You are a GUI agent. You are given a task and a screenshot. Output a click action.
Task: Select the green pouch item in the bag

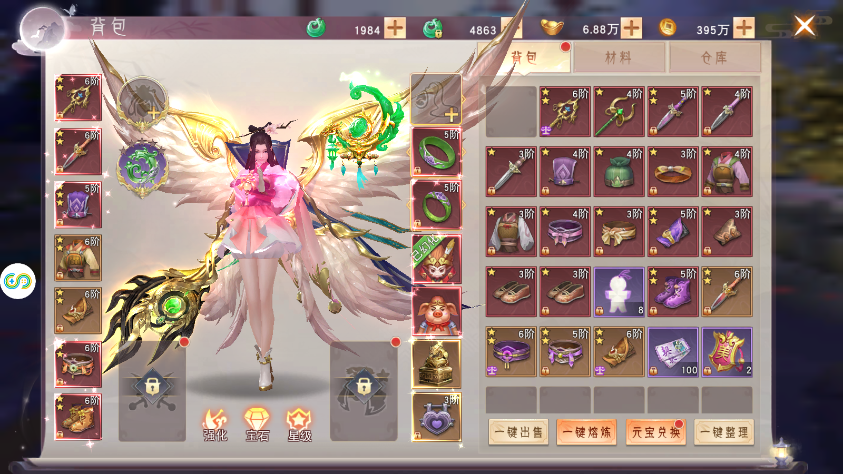618,171
